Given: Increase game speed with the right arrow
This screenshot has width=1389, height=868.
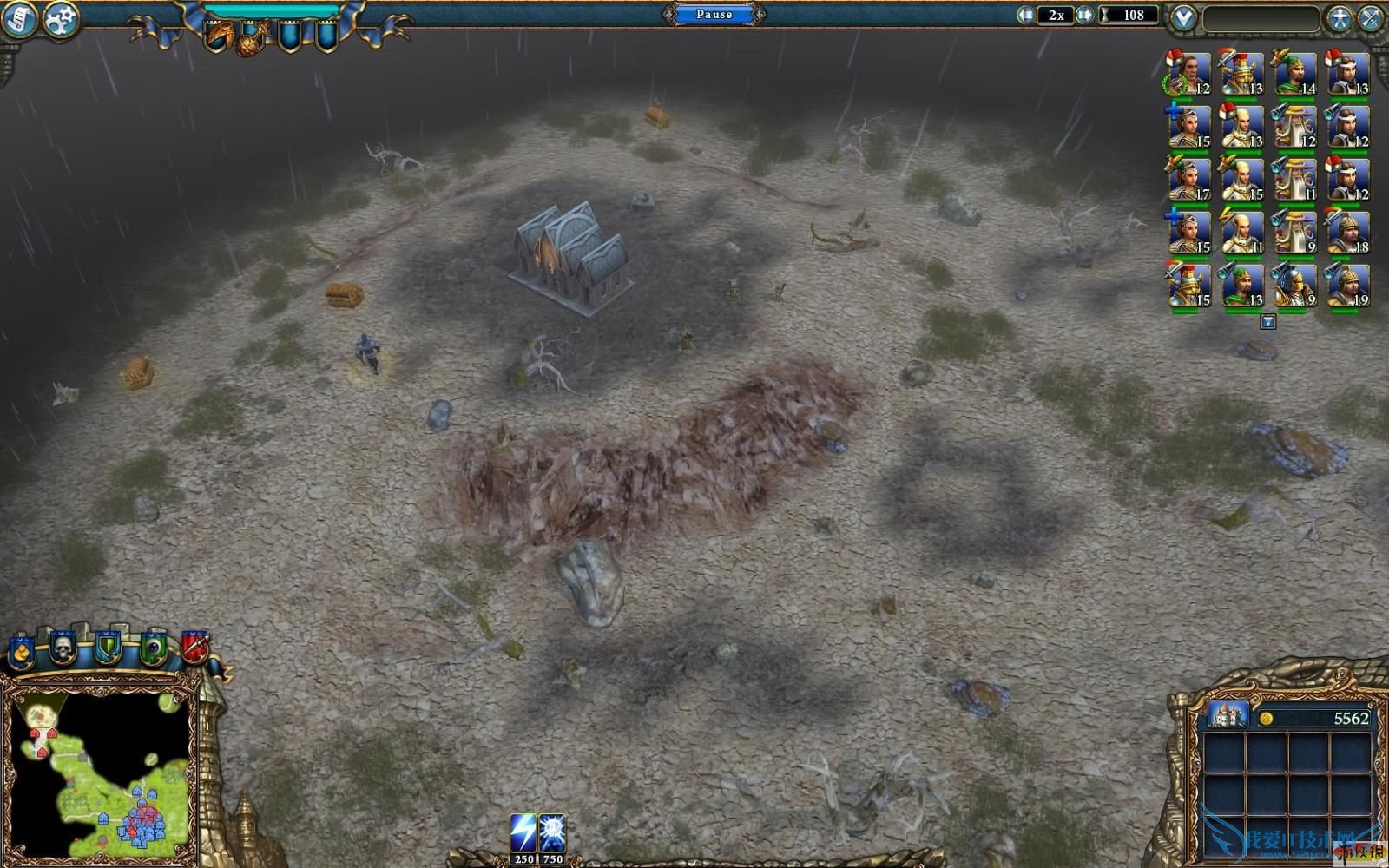Looking at the screenshot, I should pyautogui.click(x=1084, y=15).
